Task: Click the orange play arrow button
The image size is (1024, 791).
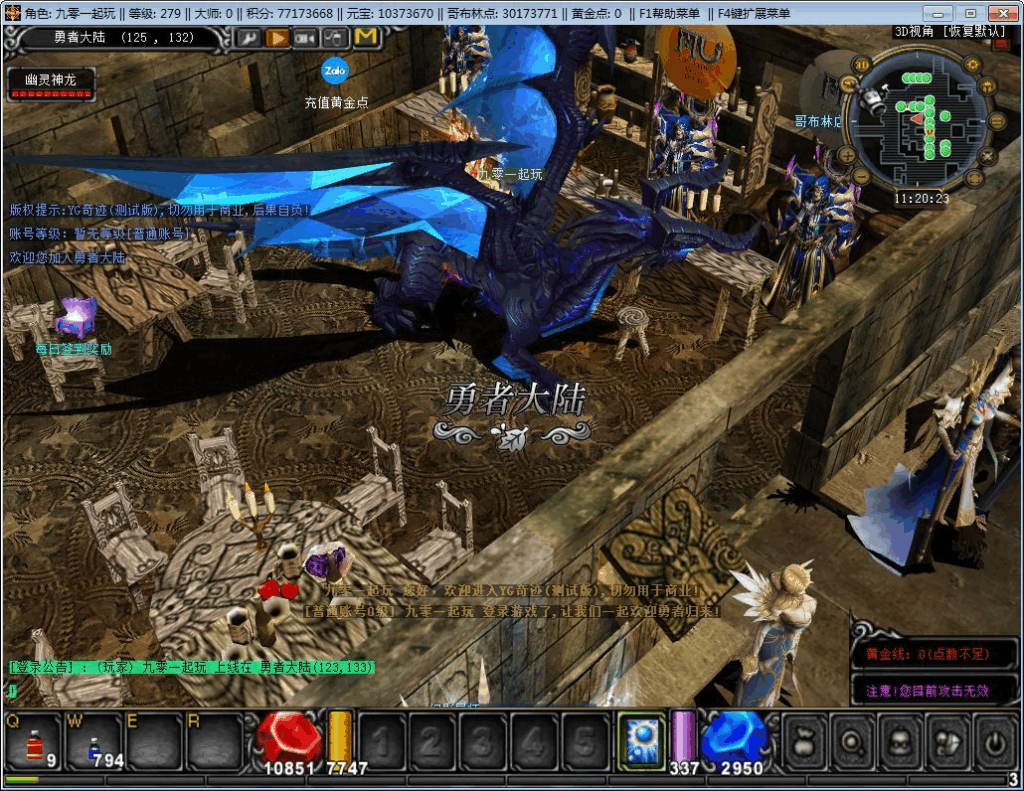Action: click(278, 38)
